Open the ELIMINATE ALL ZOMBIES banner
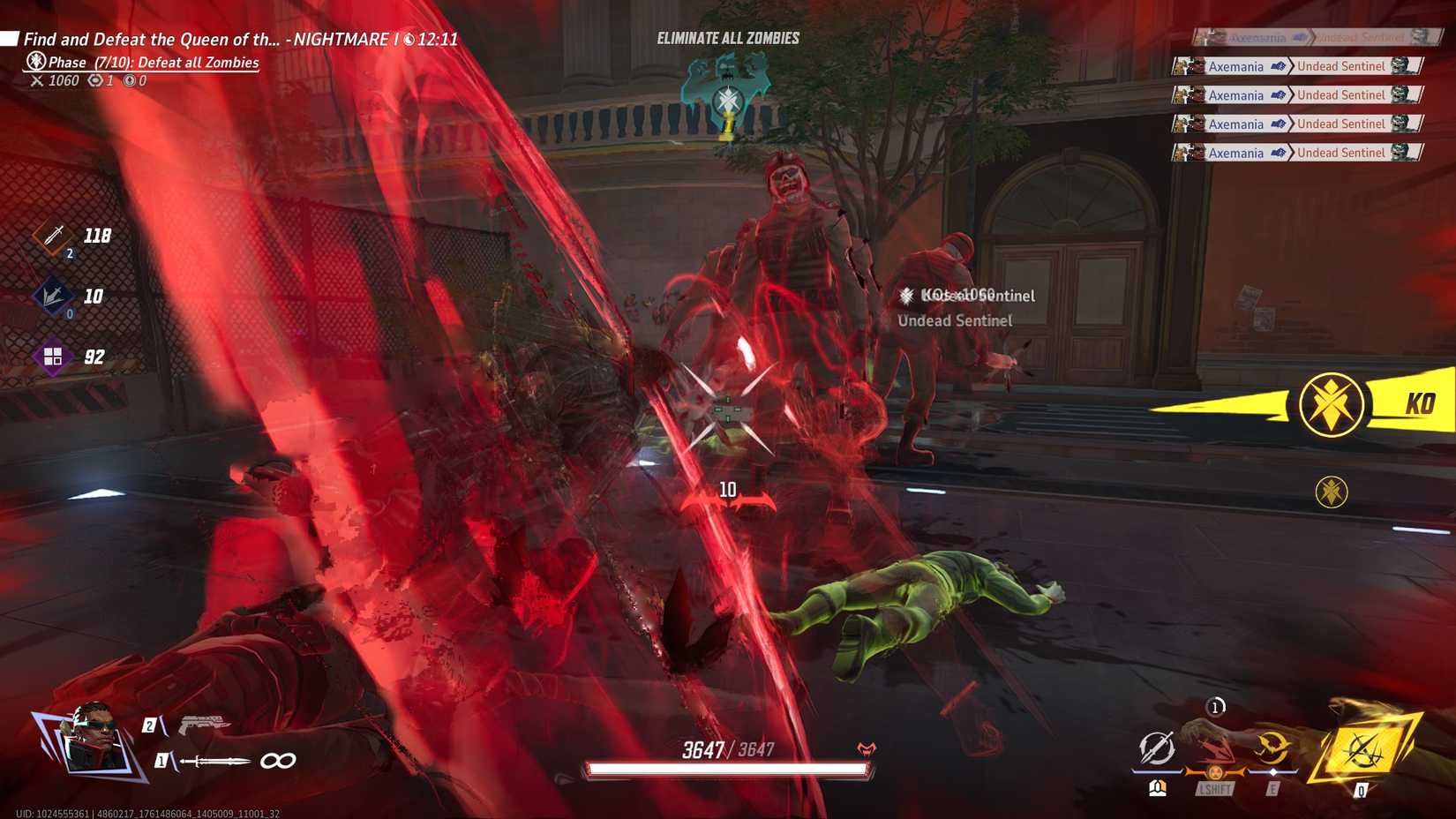The image size is (1456, 819). tap(726, 37)
